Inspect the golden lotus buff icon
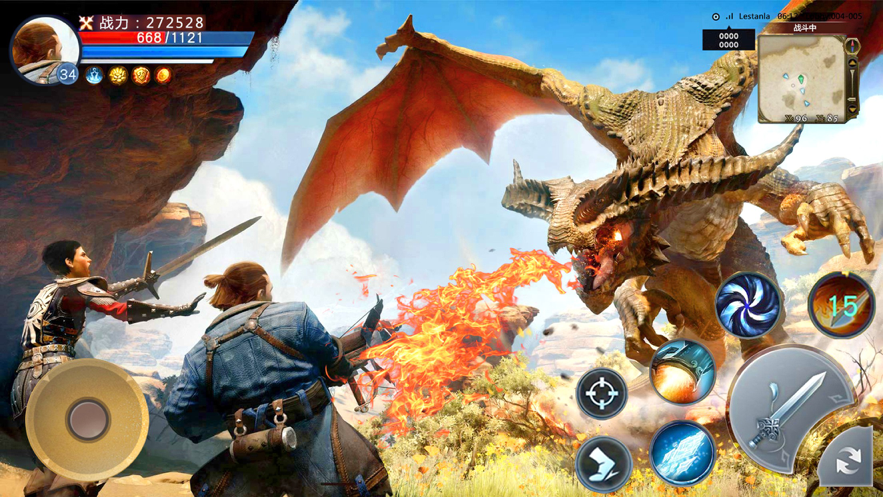The width and height of the screenshot is (883, 497). click(118, 75)
